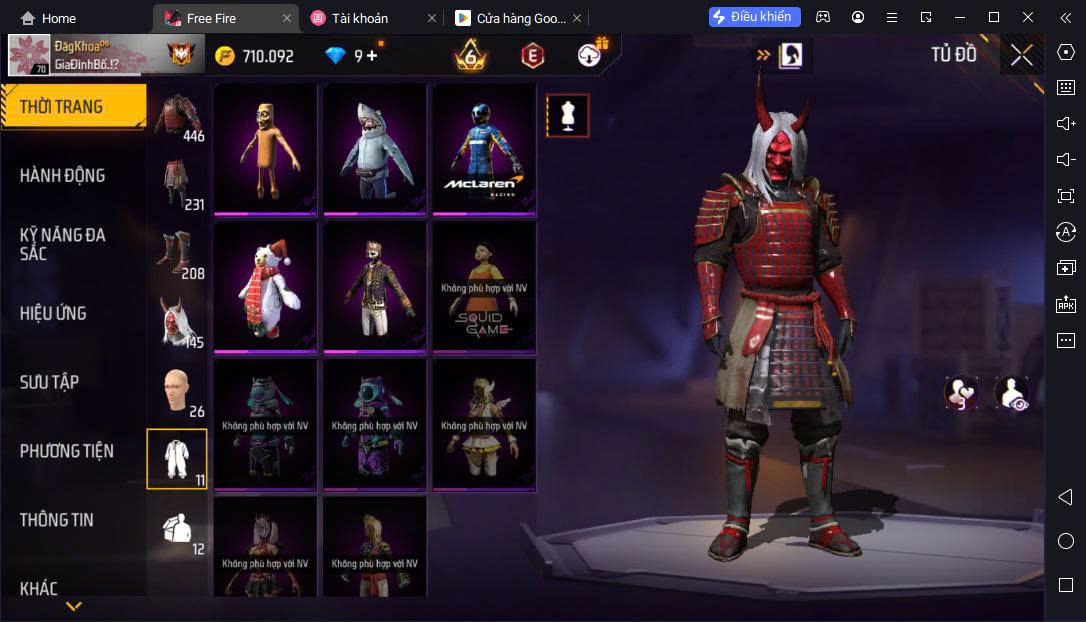Choose the PHƯƠNG TIỆN category
This screenshot has height=622, width=1086.
tap(66, 451)
